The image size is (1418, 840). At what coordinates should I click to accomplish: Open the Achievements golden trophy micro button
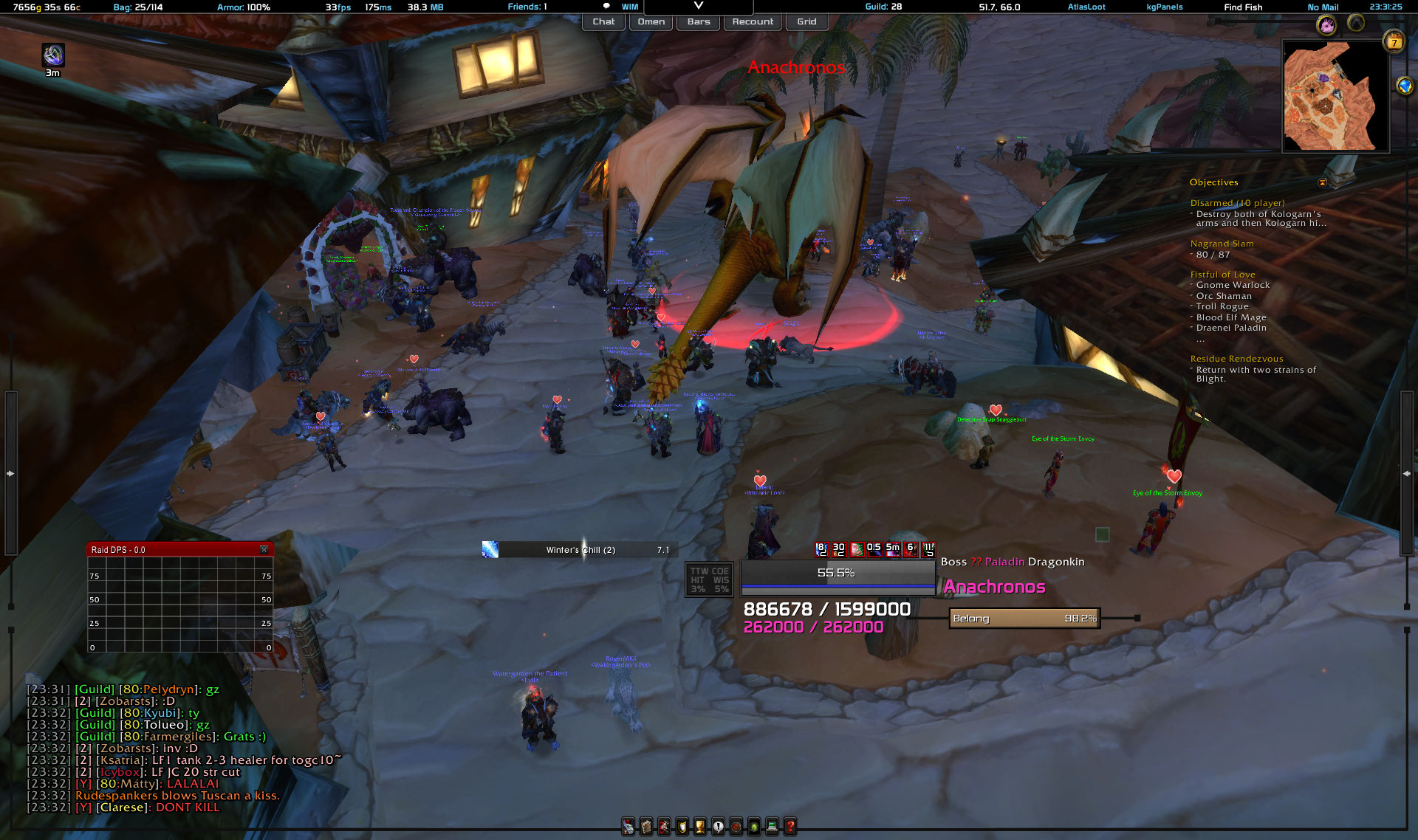[x=699, y=827]
